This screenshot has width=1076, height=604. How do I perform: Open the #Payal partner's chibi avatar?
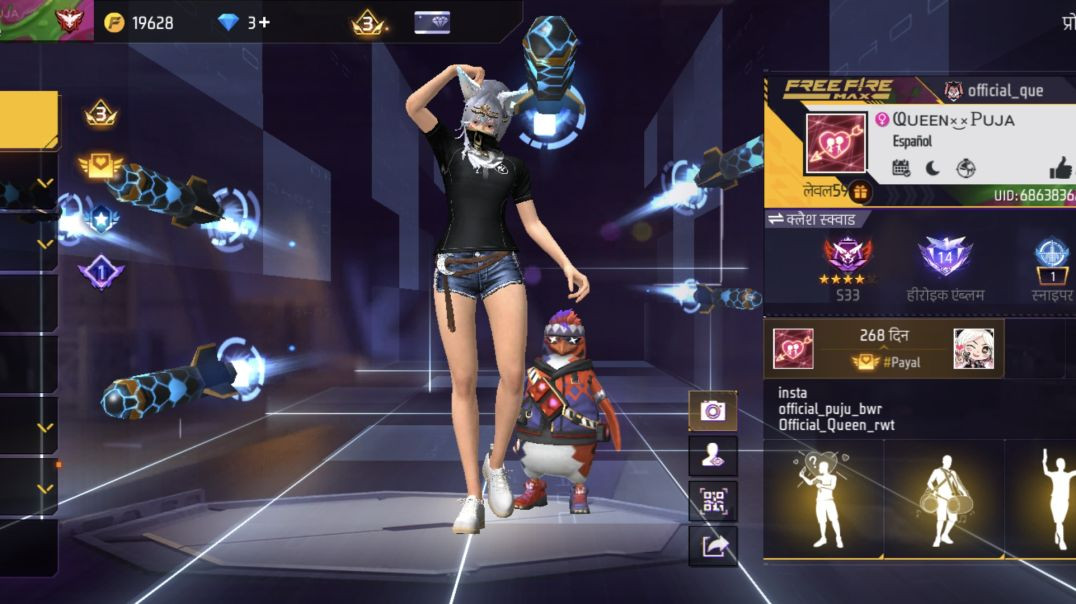pos(972,348)
